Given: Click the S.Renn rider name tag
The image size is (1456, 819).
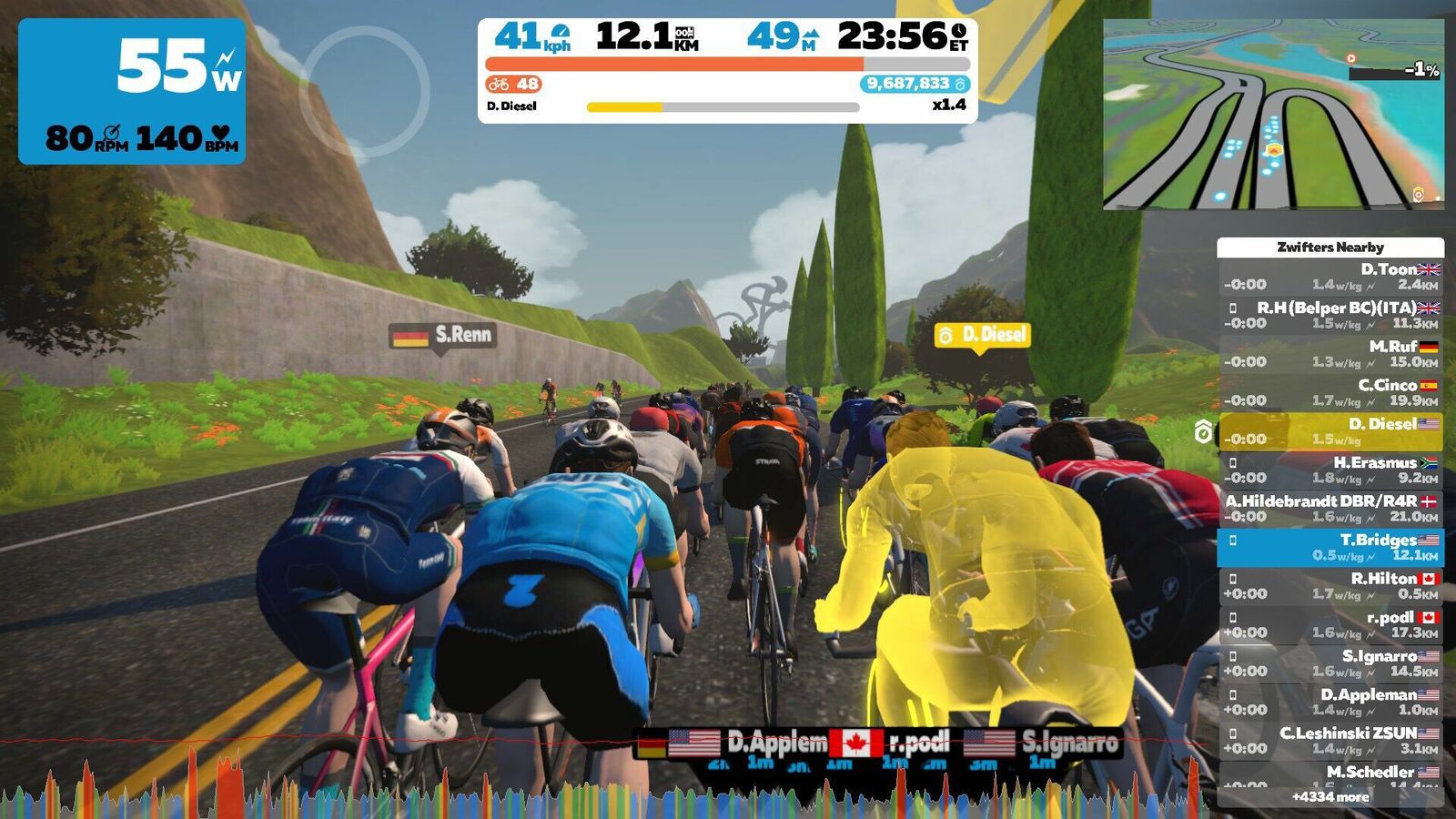Looking at the screenshot, I should coord(442,335).
